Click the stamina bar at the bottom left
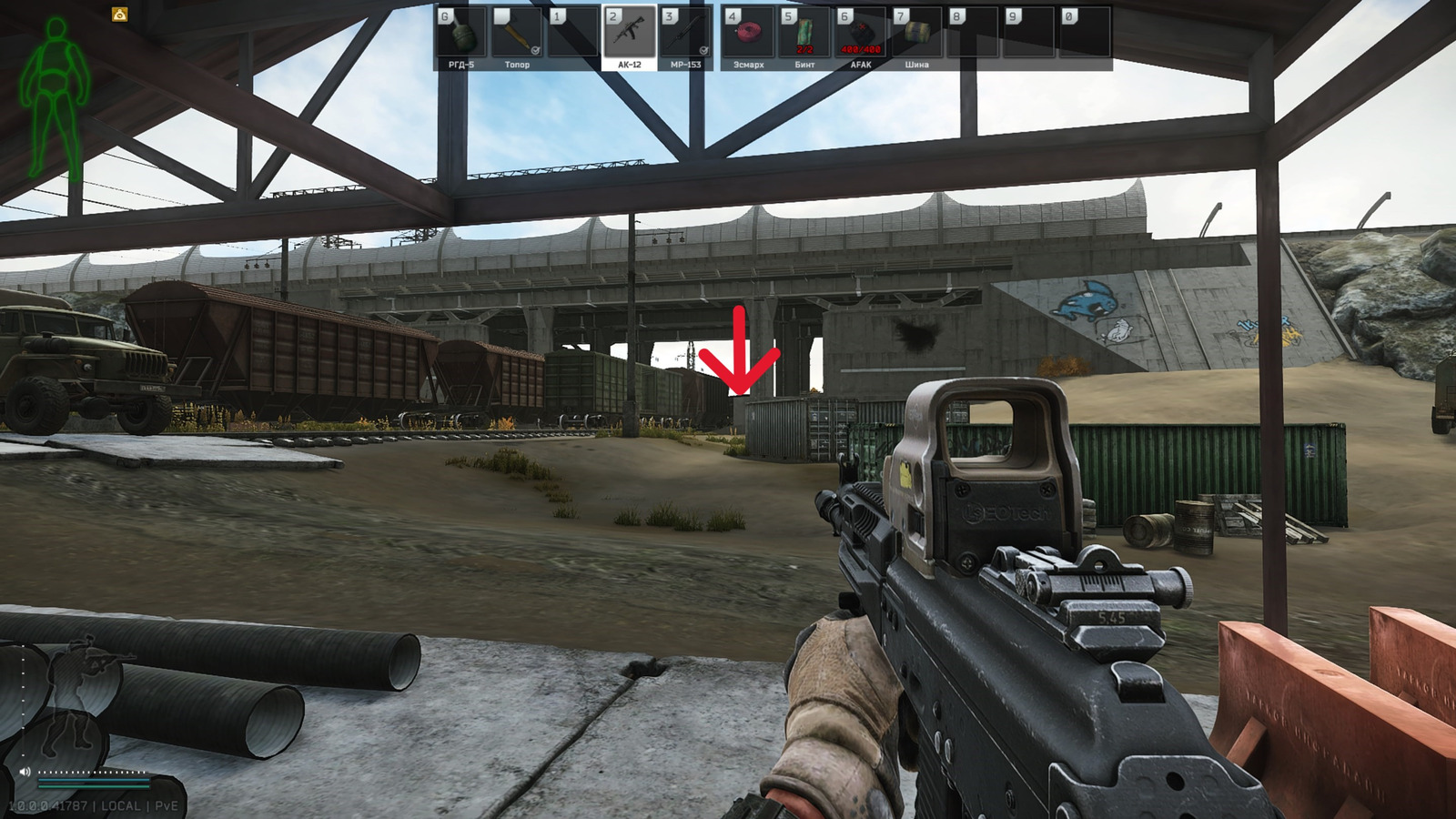 coord(94,786)
